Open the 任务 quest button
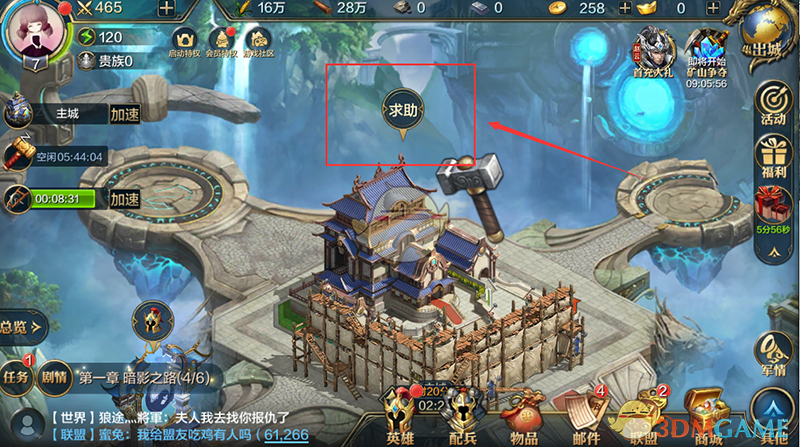The width and height of the screenshot is (800, 447). coord(16,378)
